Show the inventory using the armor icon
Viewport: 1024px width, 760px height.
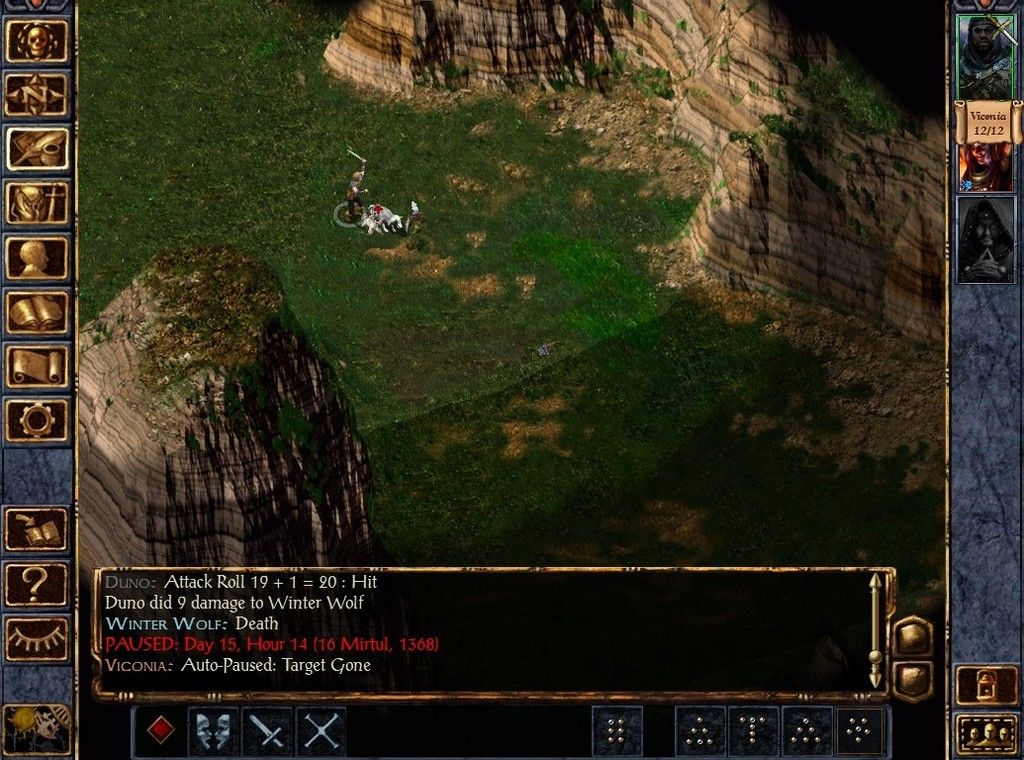click(x=37, y=204)
